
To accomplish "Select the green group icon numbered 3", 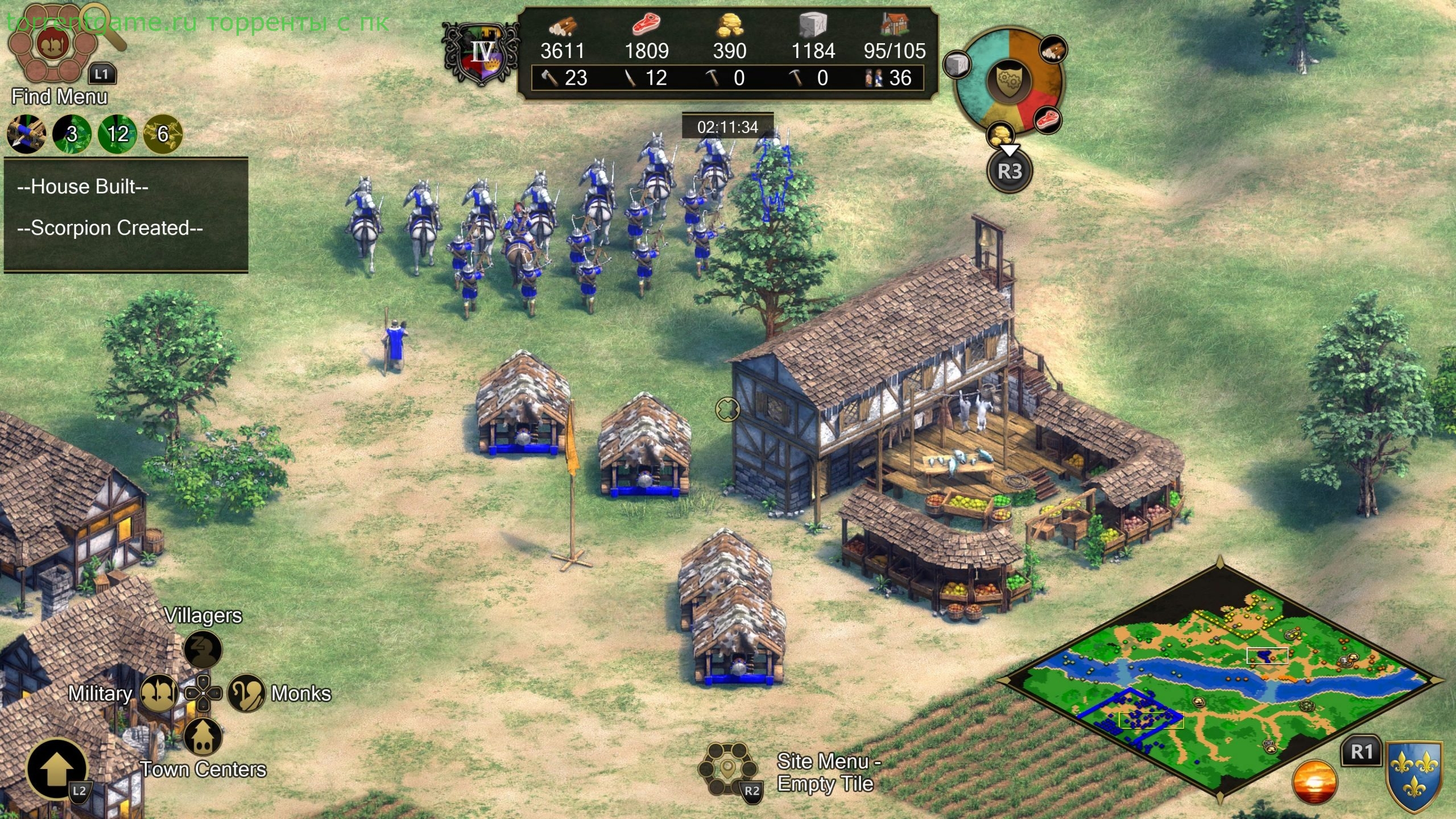I will [x=72, y=134].
